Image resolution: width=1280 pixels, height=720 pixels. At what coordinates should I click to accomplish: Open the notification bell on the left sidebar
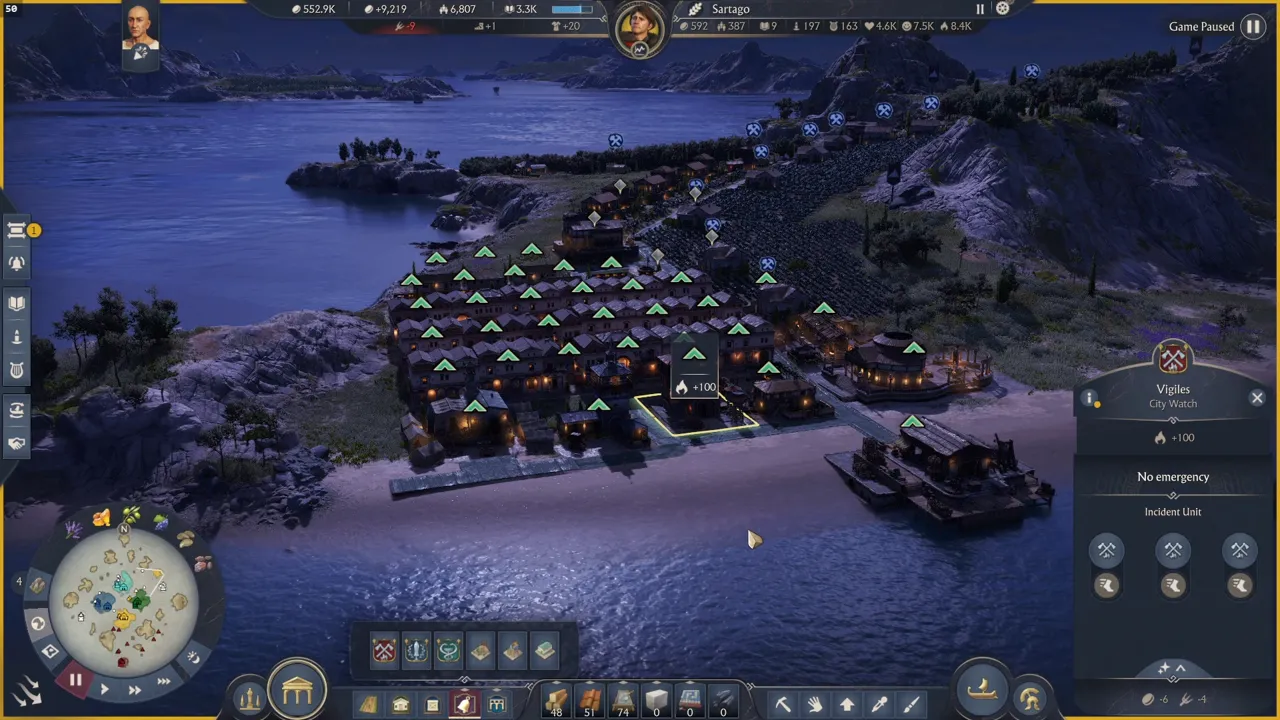(17, 263)
